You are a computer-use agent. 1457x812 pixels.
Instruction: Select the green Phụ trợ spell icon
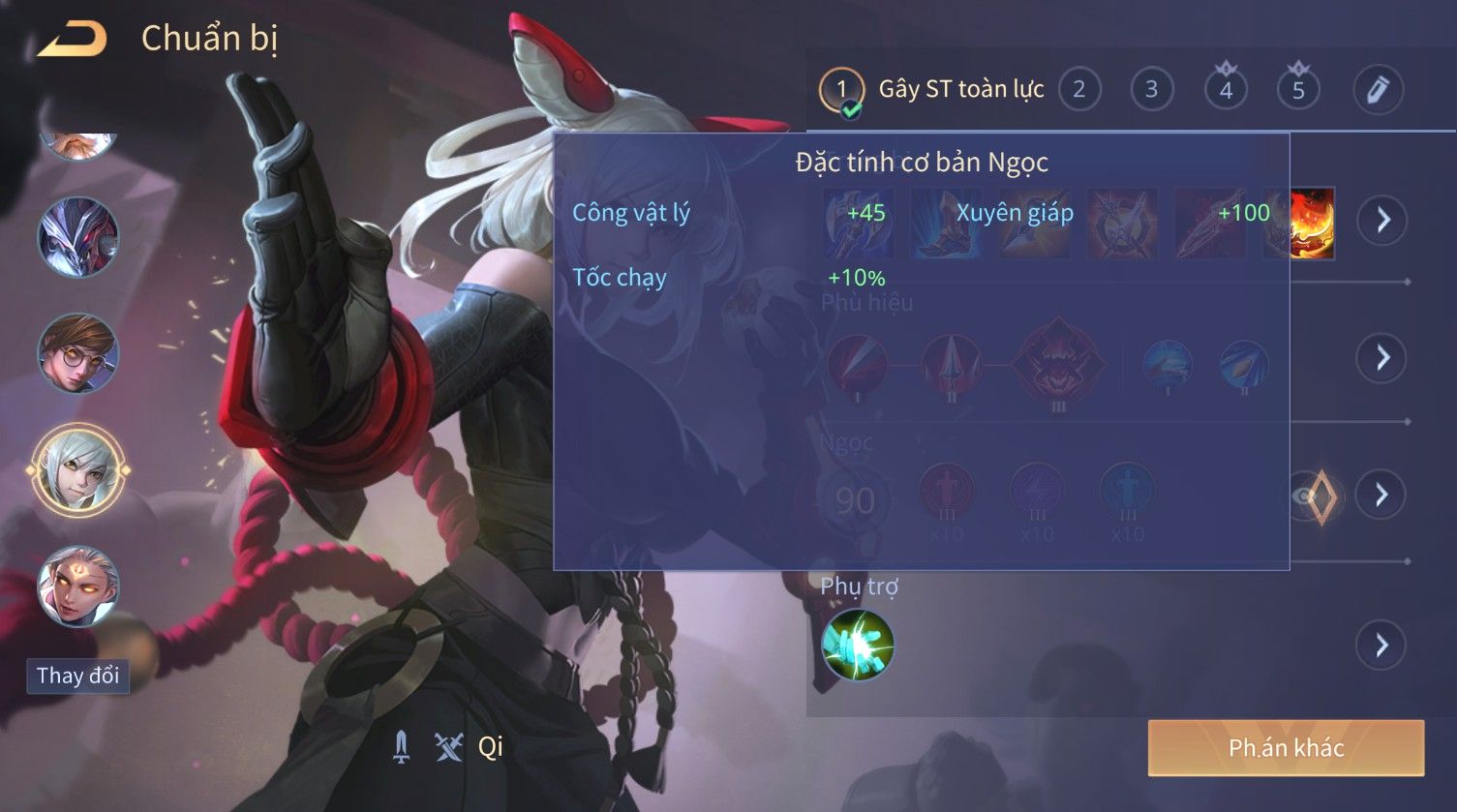point(857,645)
